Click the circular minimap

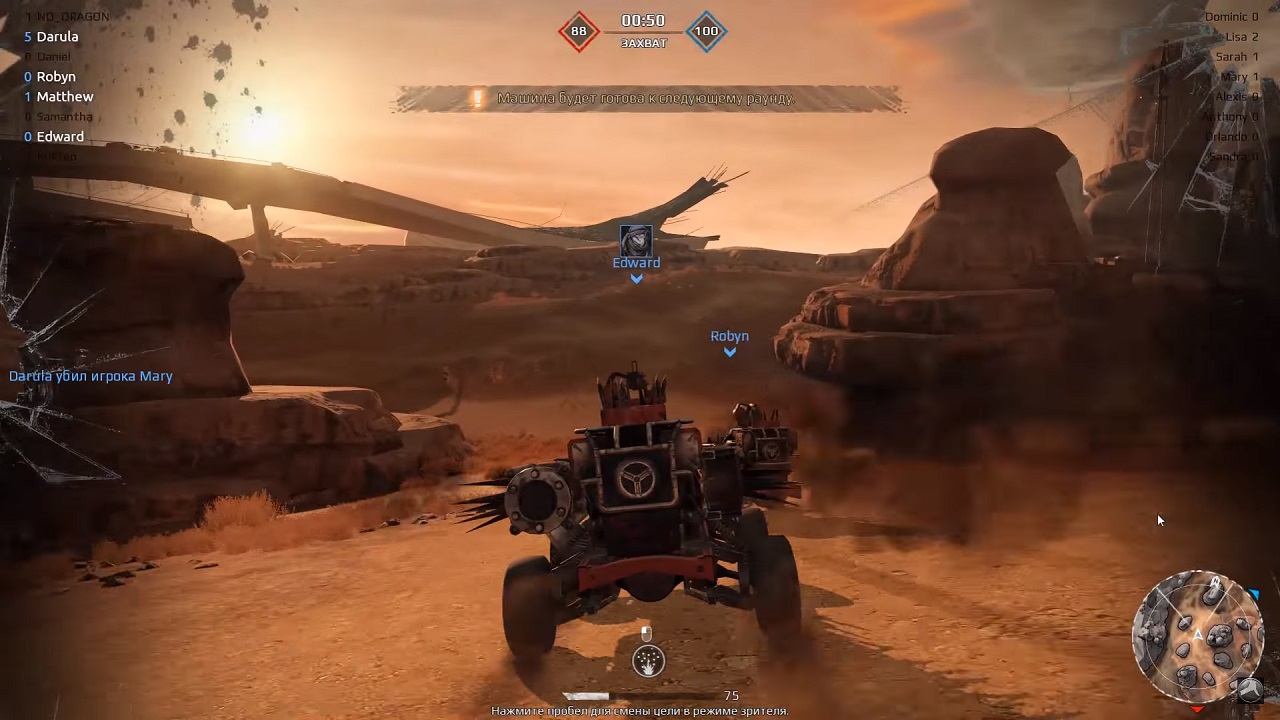[1197, 635]
